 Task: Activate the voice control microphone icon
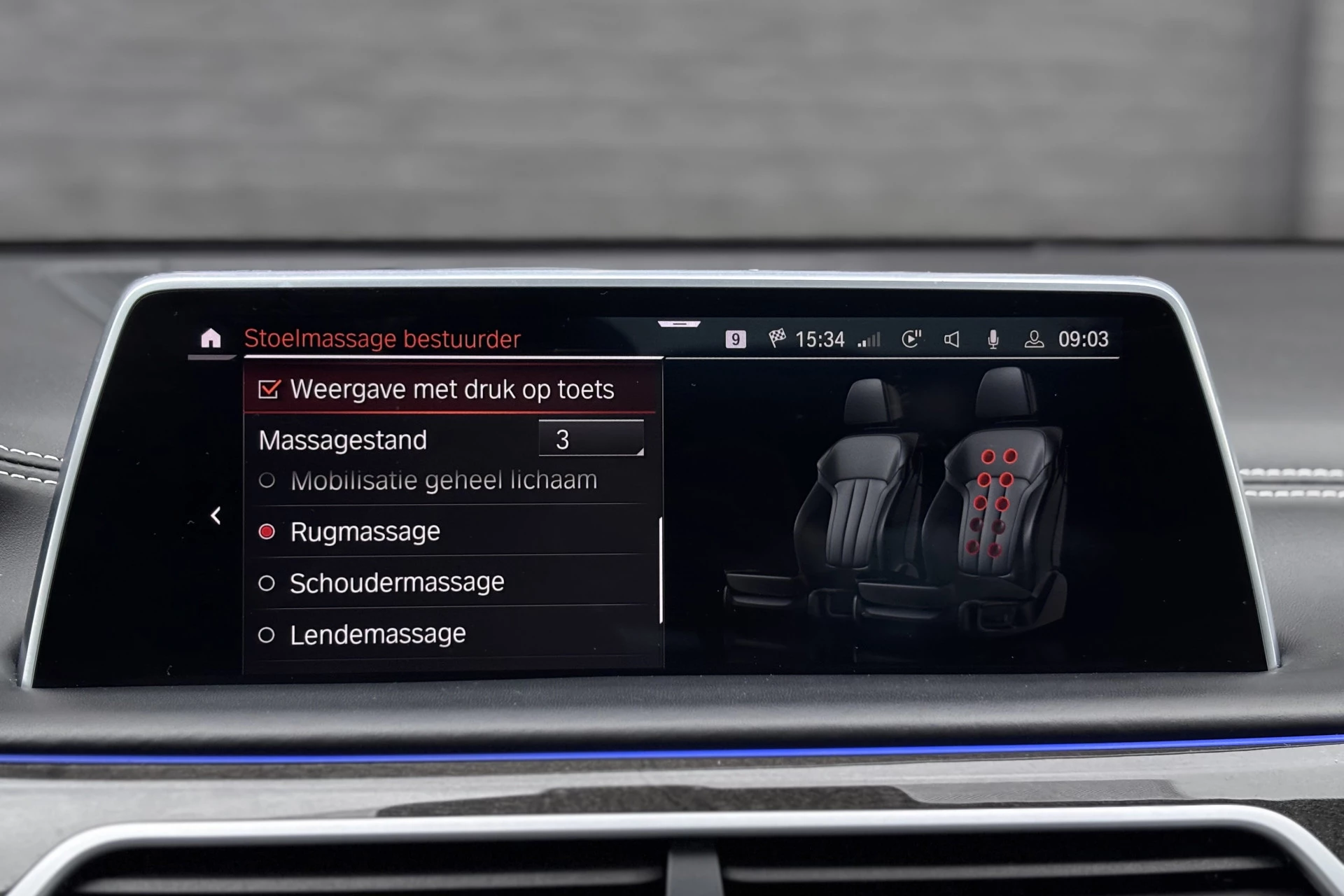(992, 340)
